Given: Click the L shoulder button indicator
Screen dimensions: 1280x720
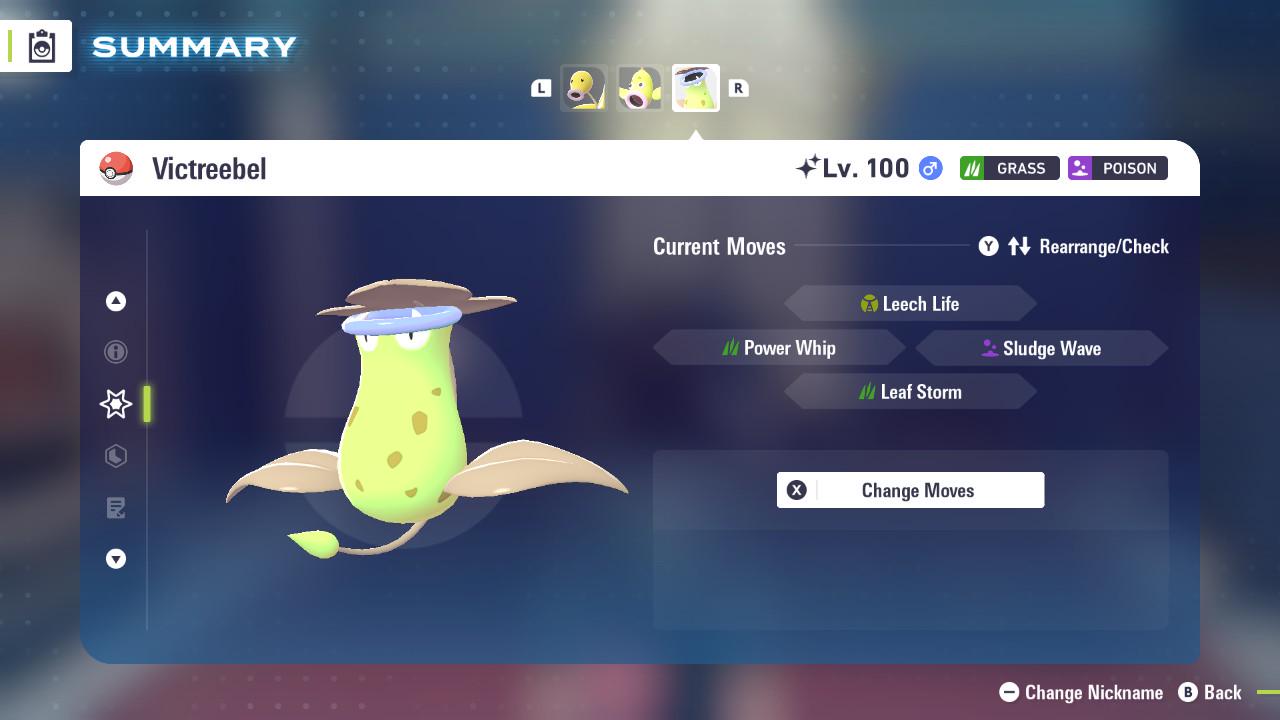Looking at the screenshot, I should (541, 87).
